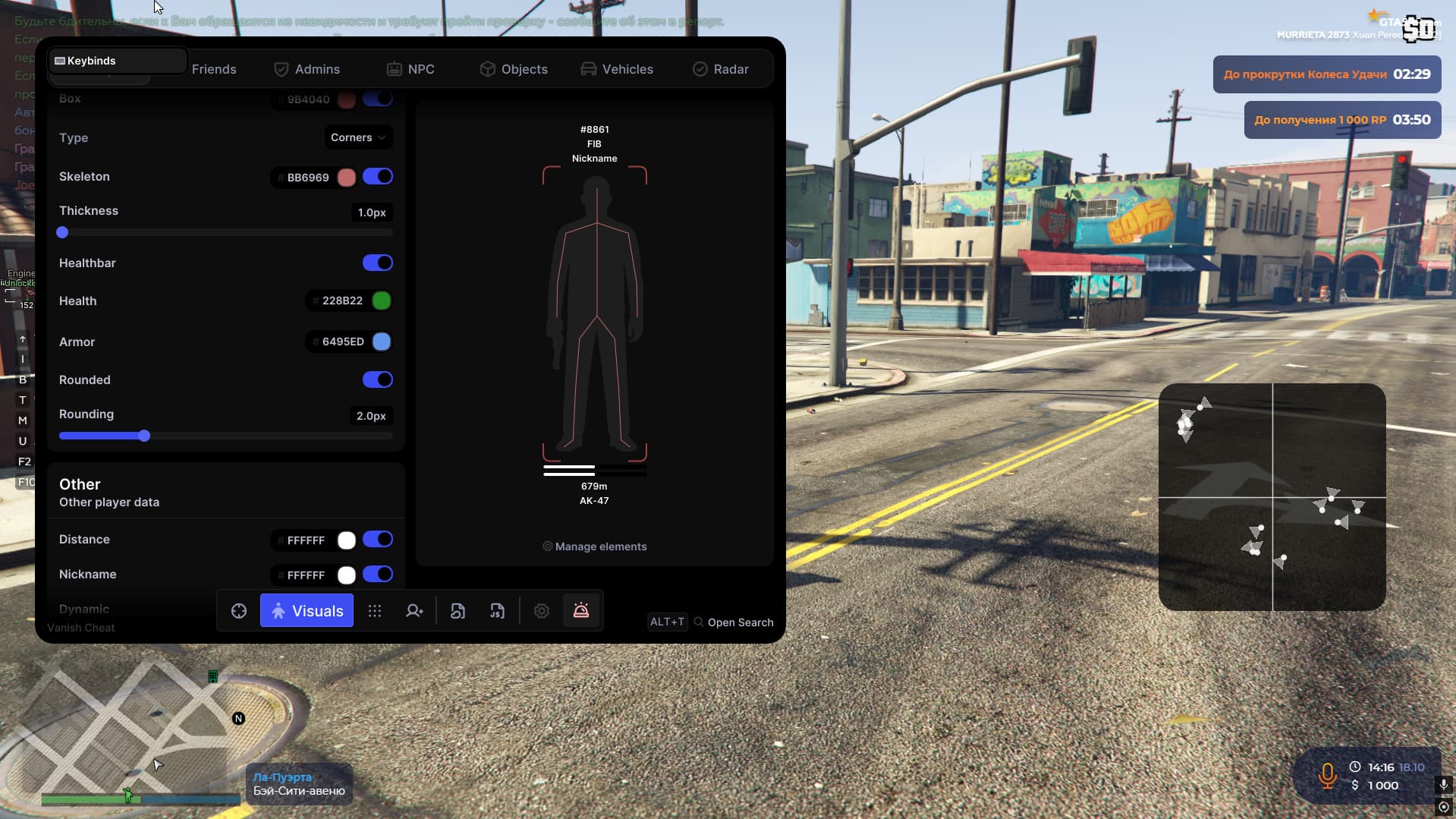Open the crosshair aim section
The image size is (1456, 819).
point(239,611)
